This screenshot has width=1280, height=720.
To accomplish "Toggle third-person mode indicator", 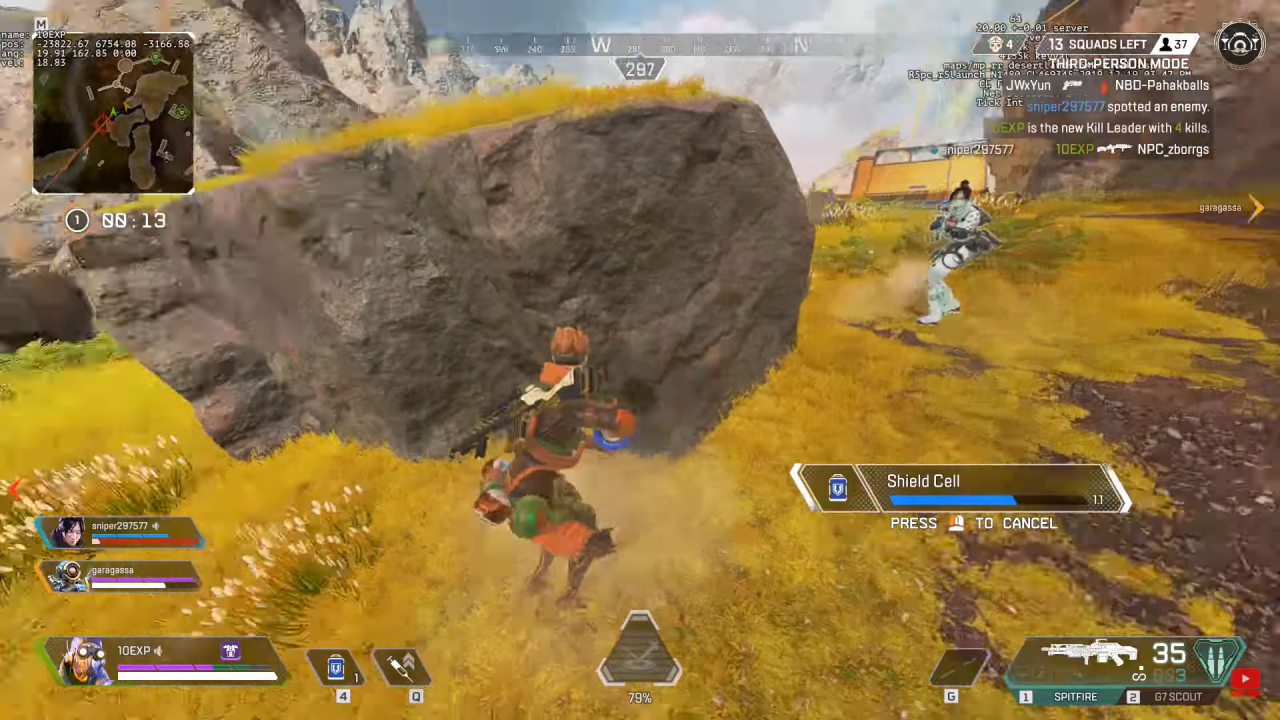I will [1117, 63].
